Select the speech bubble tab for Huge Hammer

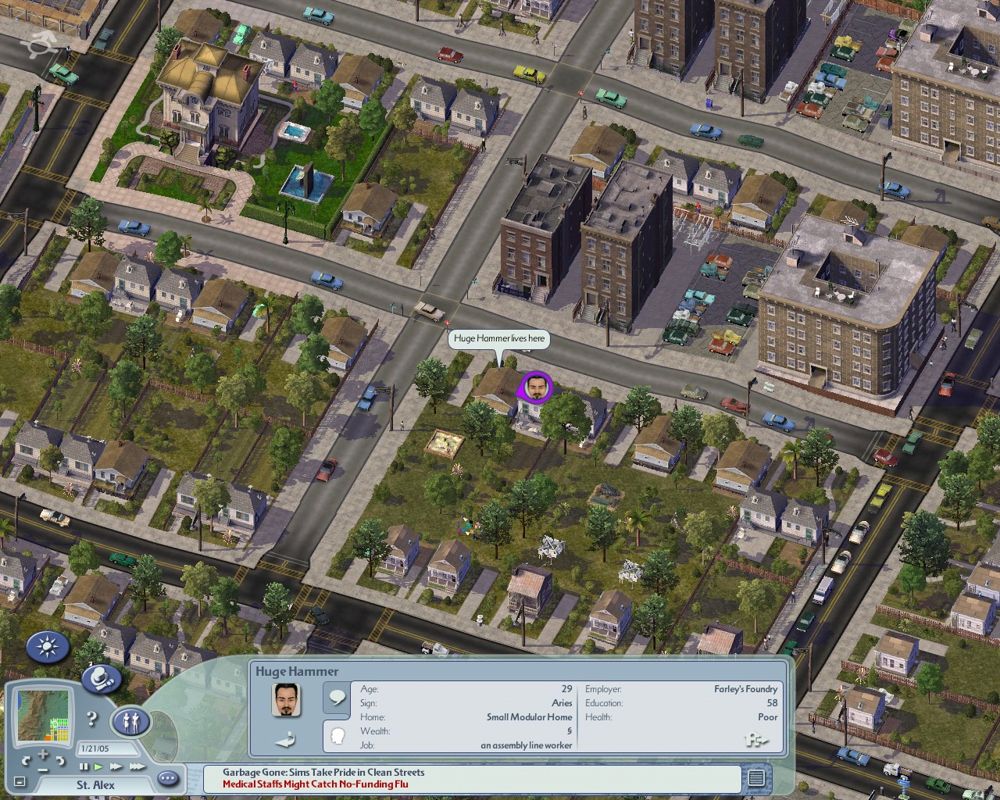click(x=337, y=698)
